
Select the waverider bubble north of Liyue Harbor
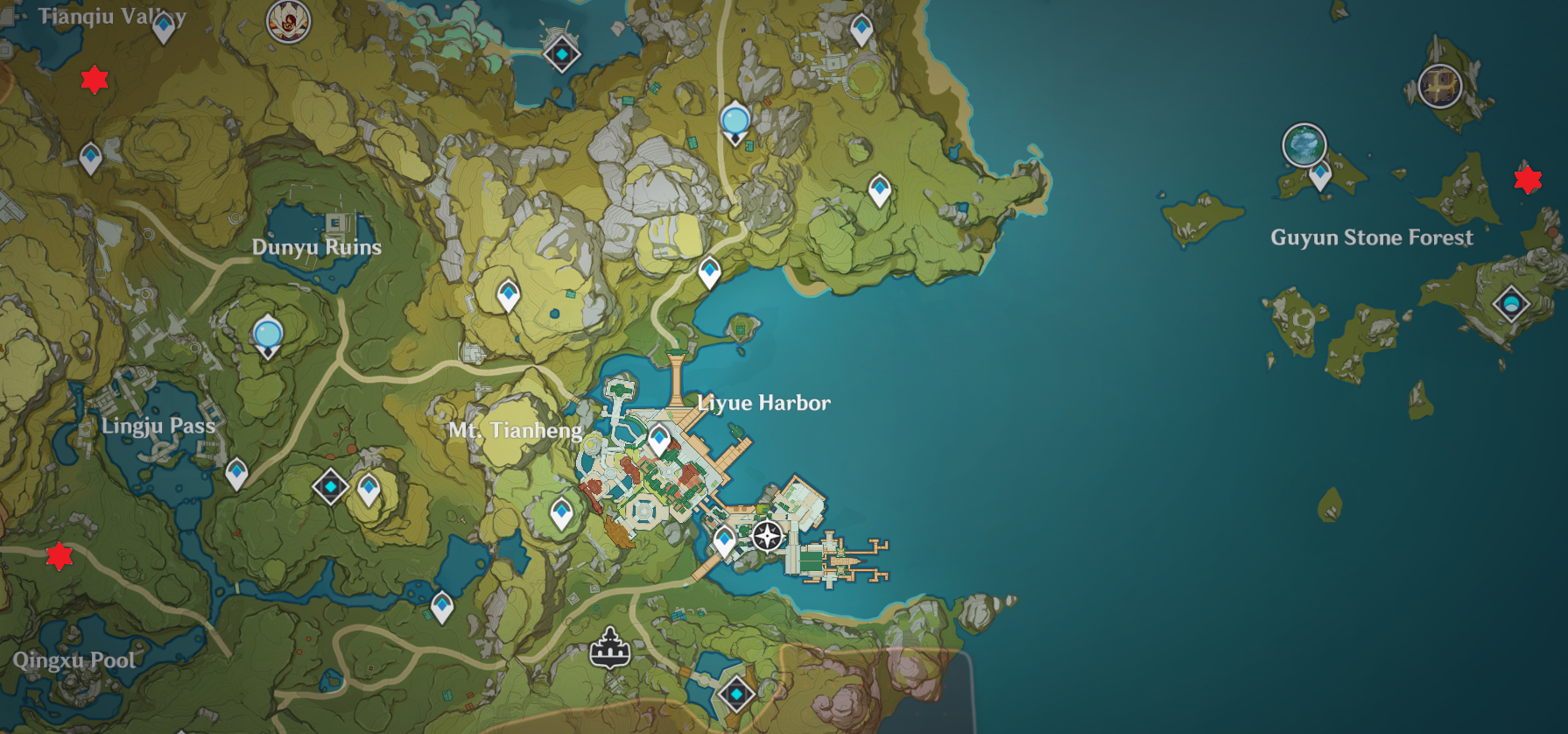pyautogui.click(x=734, y=119)
